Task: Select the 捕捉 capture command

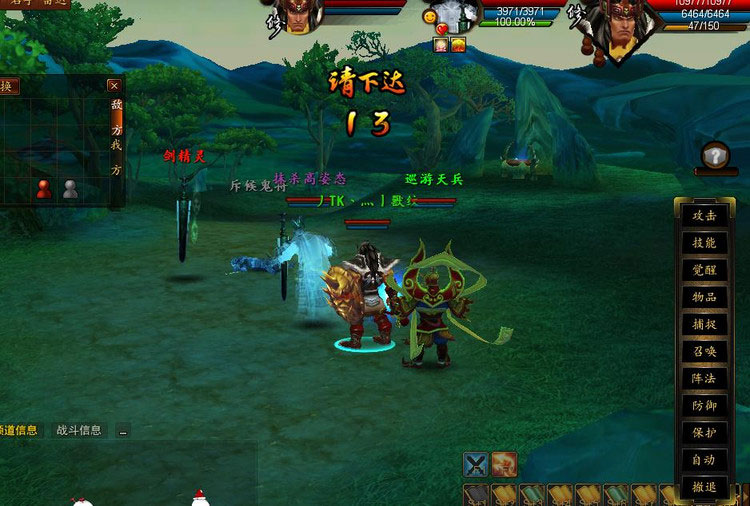Action: pyautogui.click(x=704, y=325)
